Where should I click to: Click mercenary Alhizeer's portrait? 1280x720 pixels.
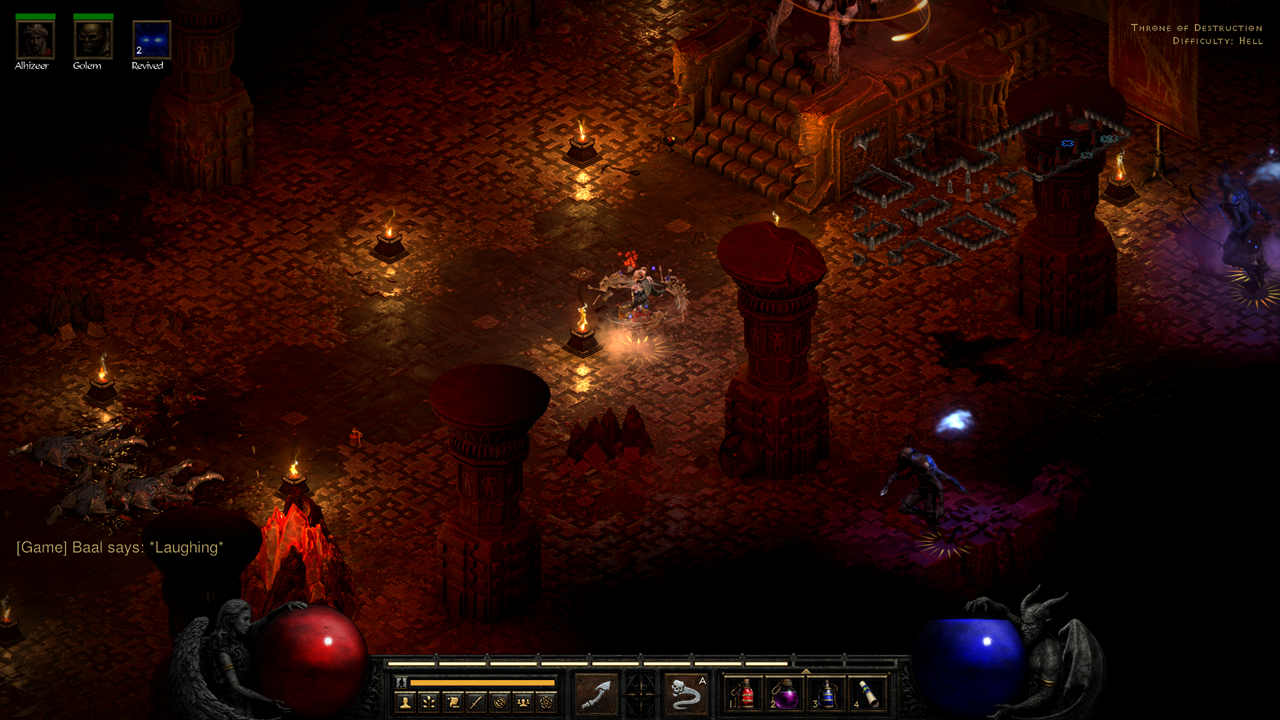[x=33, y=42]
